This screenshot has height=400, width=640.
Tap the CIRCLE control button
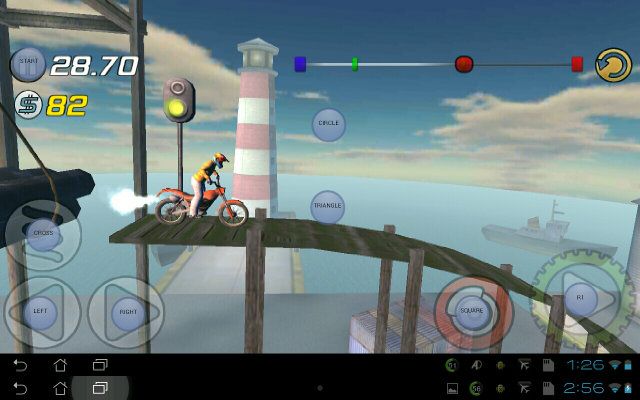tap(328, 124)
